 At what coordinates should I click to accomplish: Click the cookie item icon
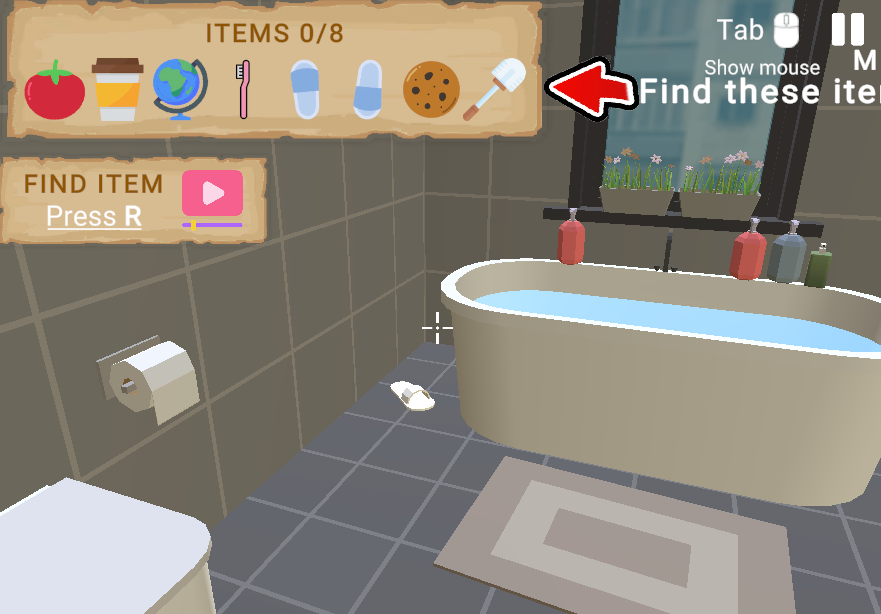click(x=431, y=90)
